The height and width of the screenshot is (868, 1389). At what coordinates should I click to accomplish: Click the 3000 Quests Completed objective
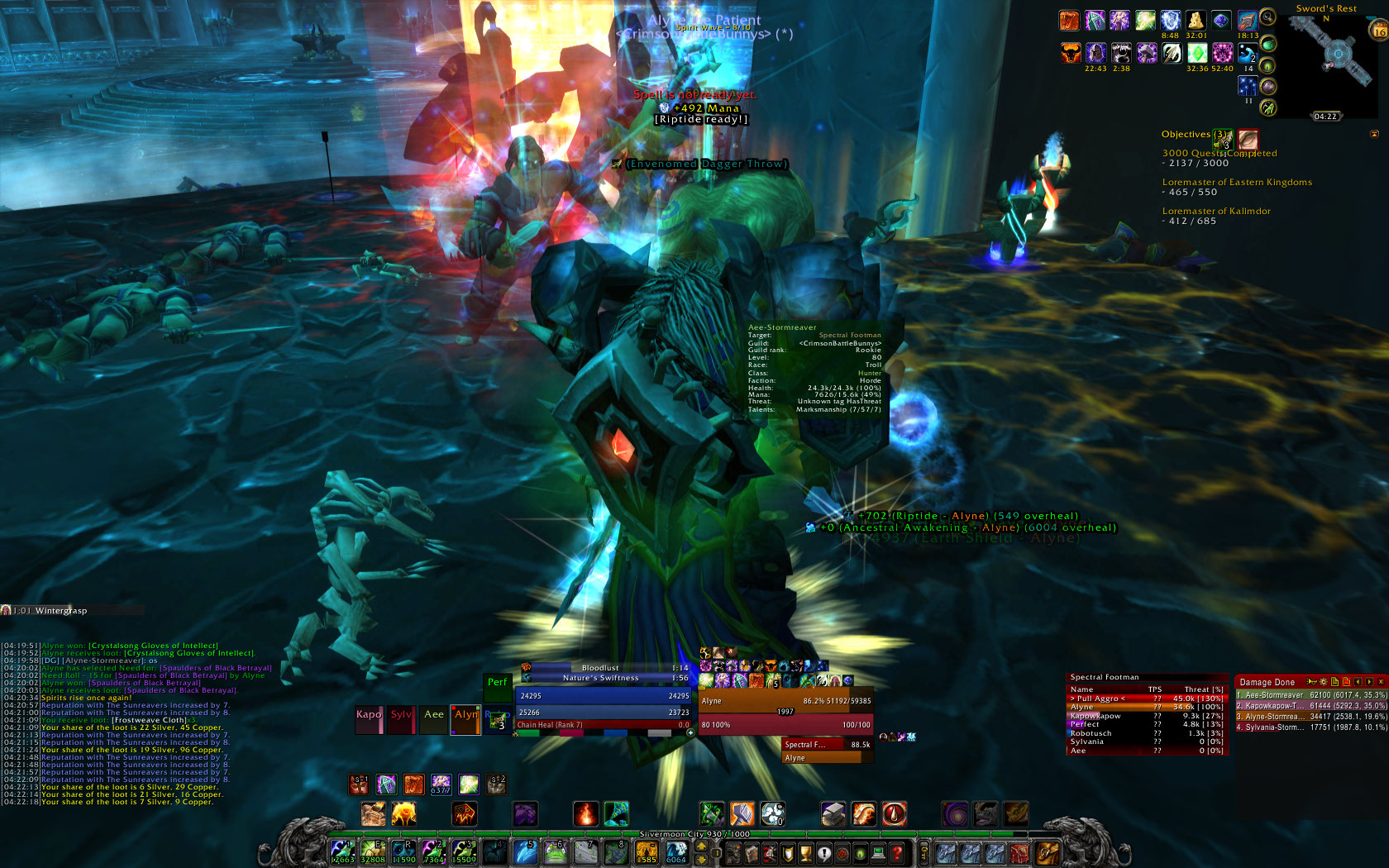[1220, 154]
